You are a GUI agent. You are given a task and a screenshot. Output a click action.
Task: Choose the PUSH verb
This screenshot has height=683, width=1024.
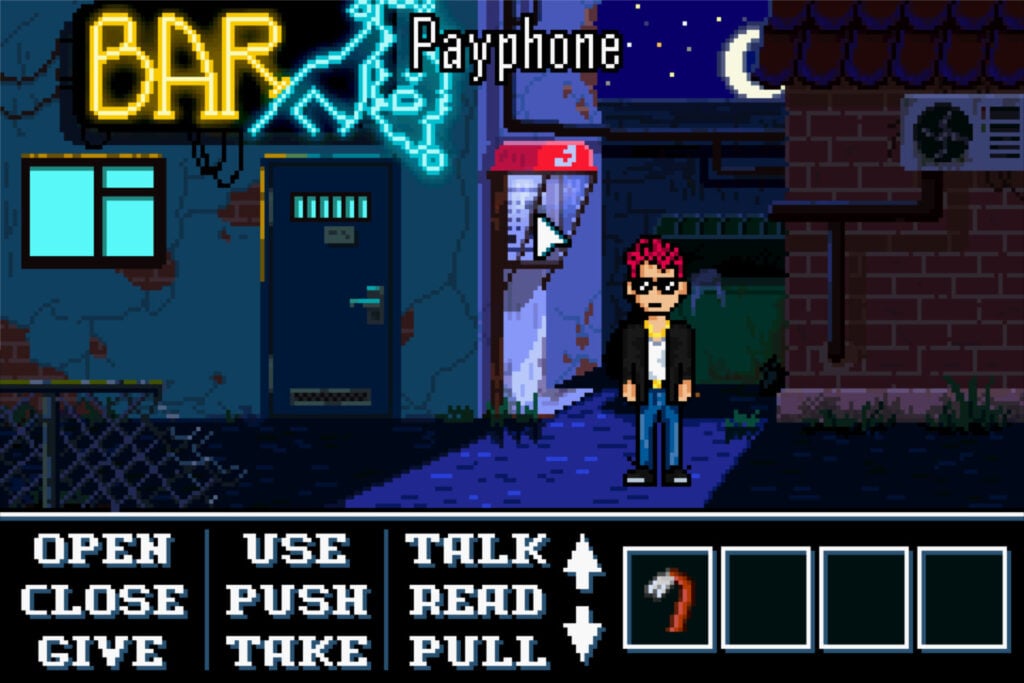tap(298, 601)
